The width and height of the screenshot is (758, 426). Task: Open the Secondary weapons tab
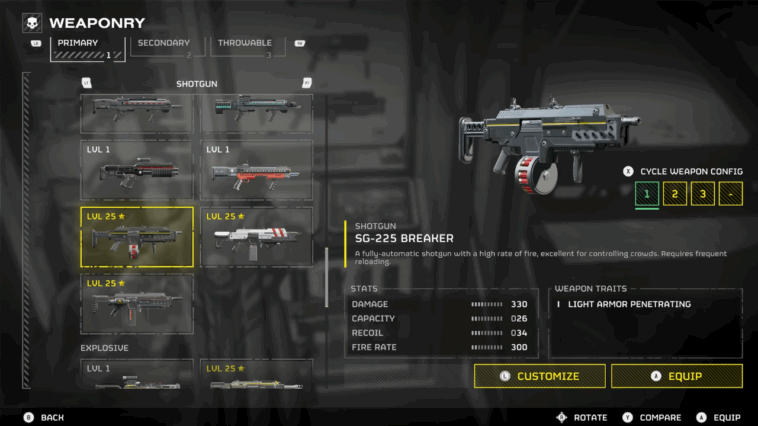164,47
